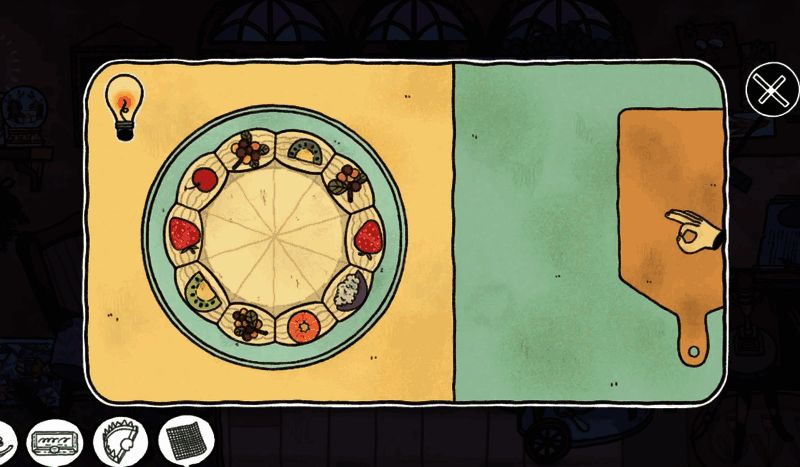Close the cake puzzle view
This screenshot has width=800, height=467.
(771, 92)
